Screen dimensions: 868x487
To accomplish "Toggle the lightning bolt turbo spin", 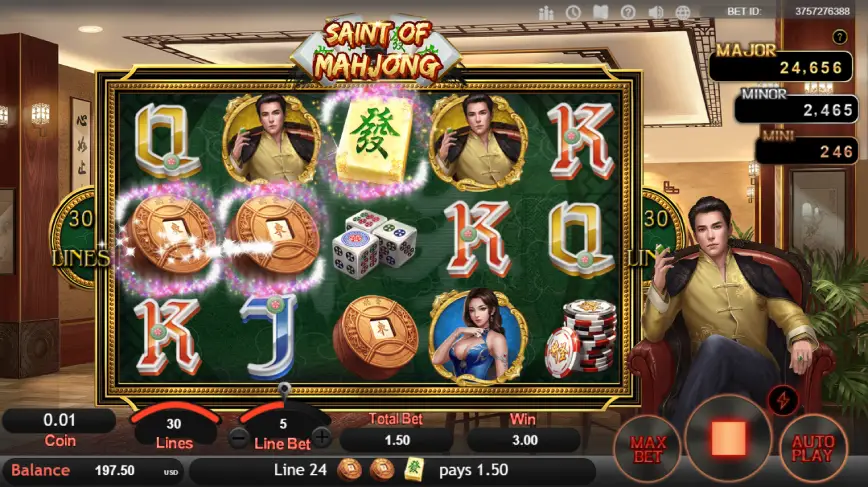I will (782, 400).
